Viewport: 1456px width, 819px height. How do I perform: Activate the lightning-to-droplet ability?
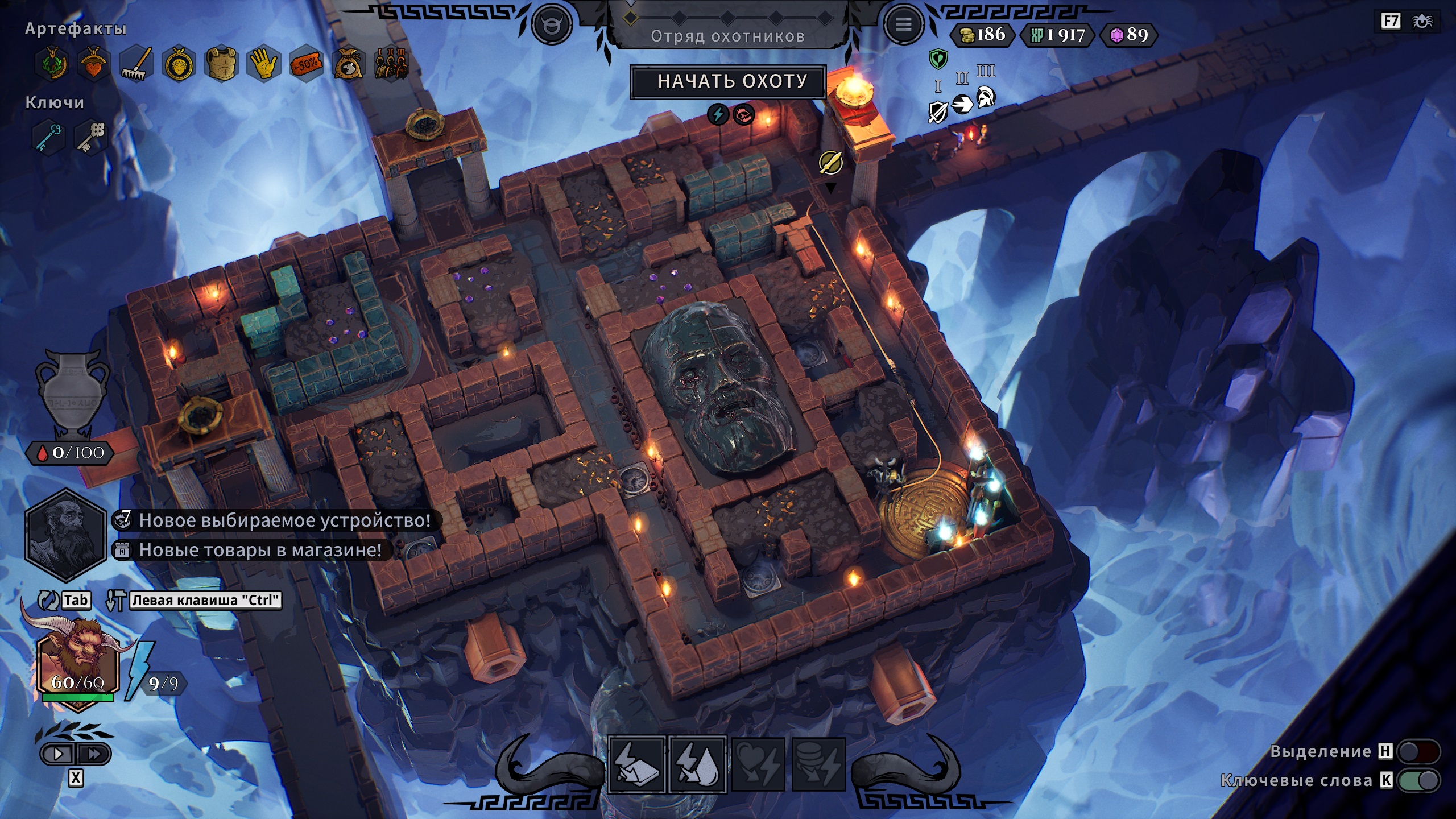(x=698, y=765)
